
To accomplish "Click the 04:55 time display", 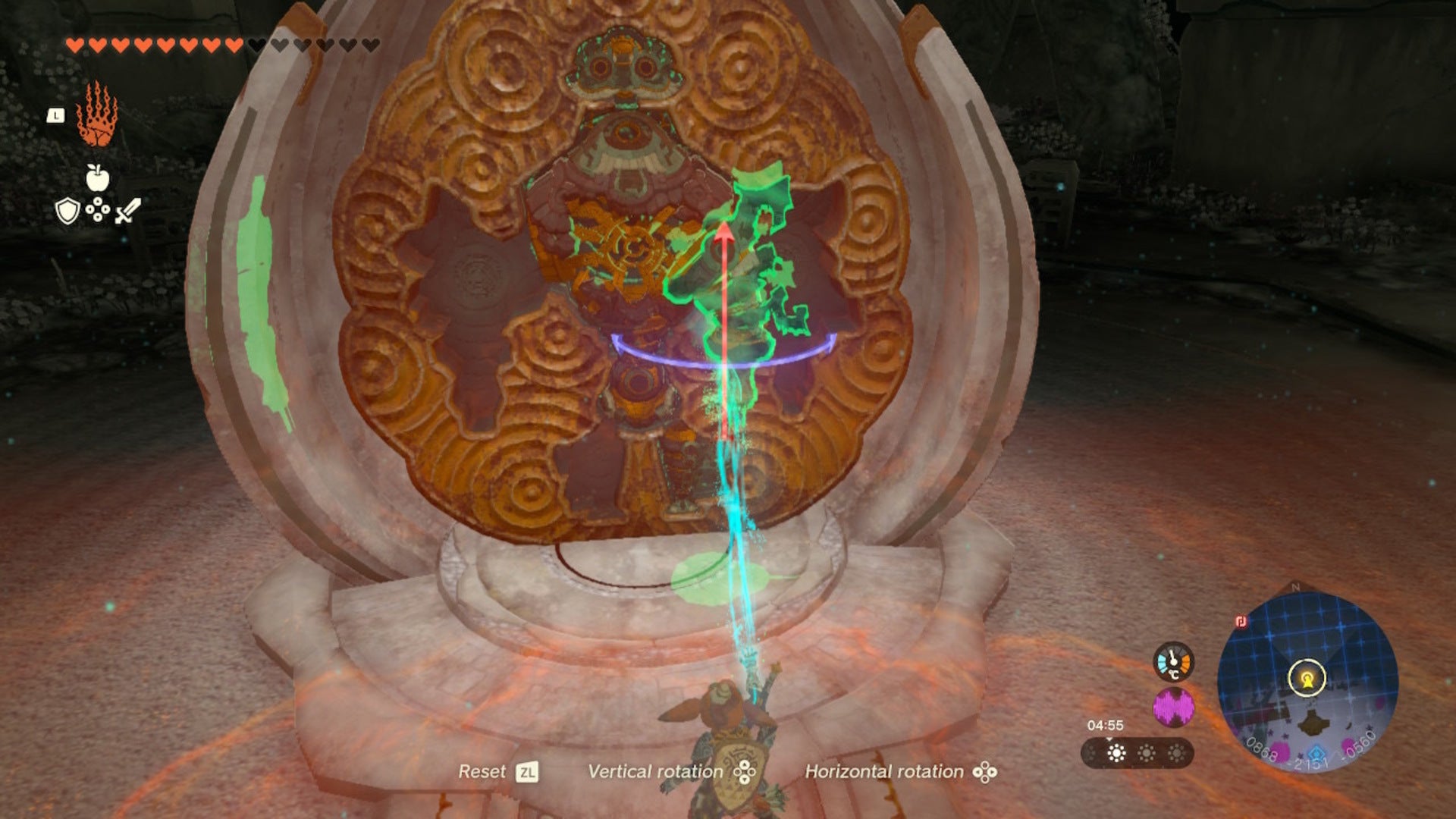I will (1106, 725).
